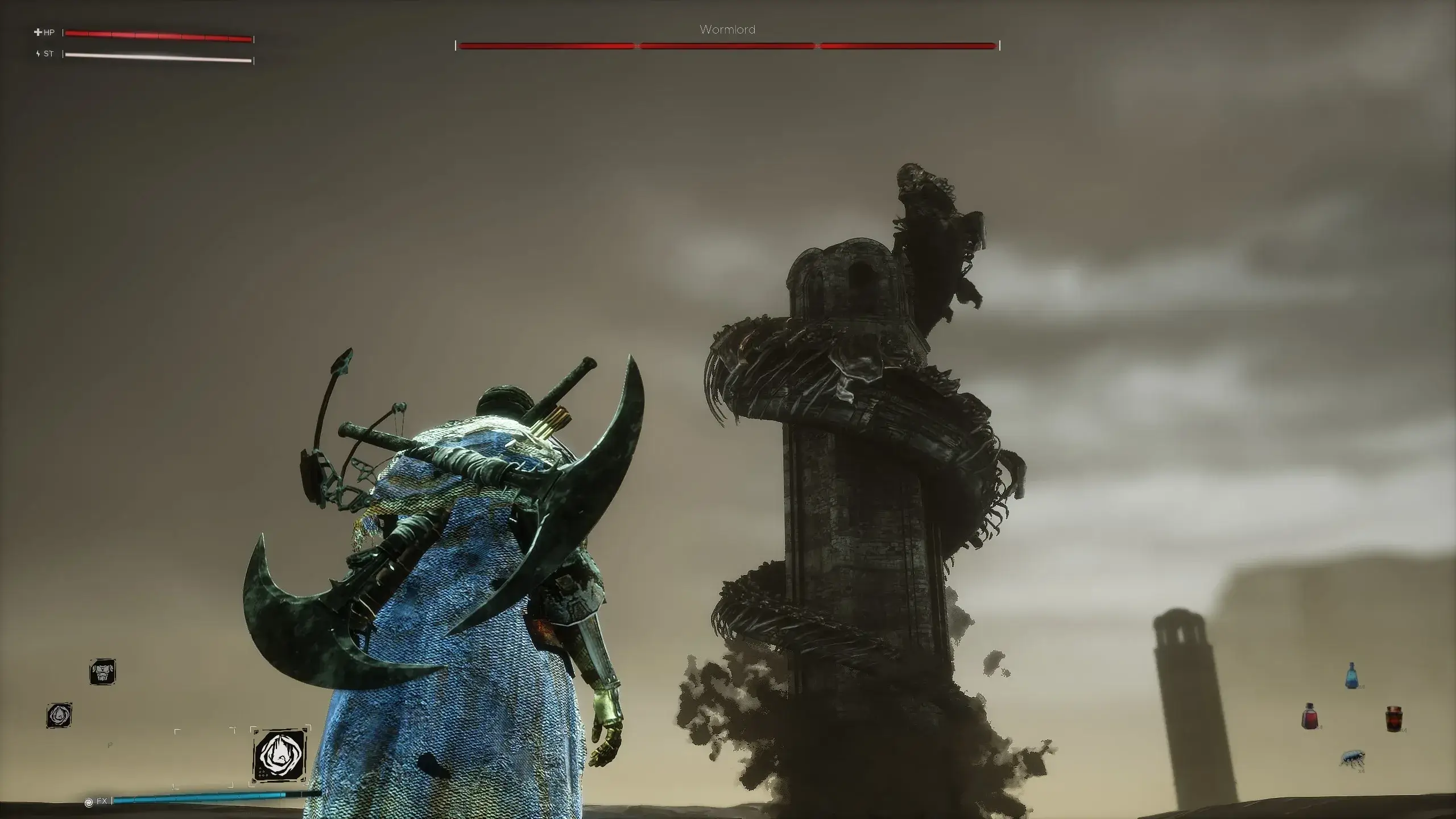This screenshot has width=1456, height=819.
Task: Click the HP cross icon near the health bar
Action: point(38,33)
